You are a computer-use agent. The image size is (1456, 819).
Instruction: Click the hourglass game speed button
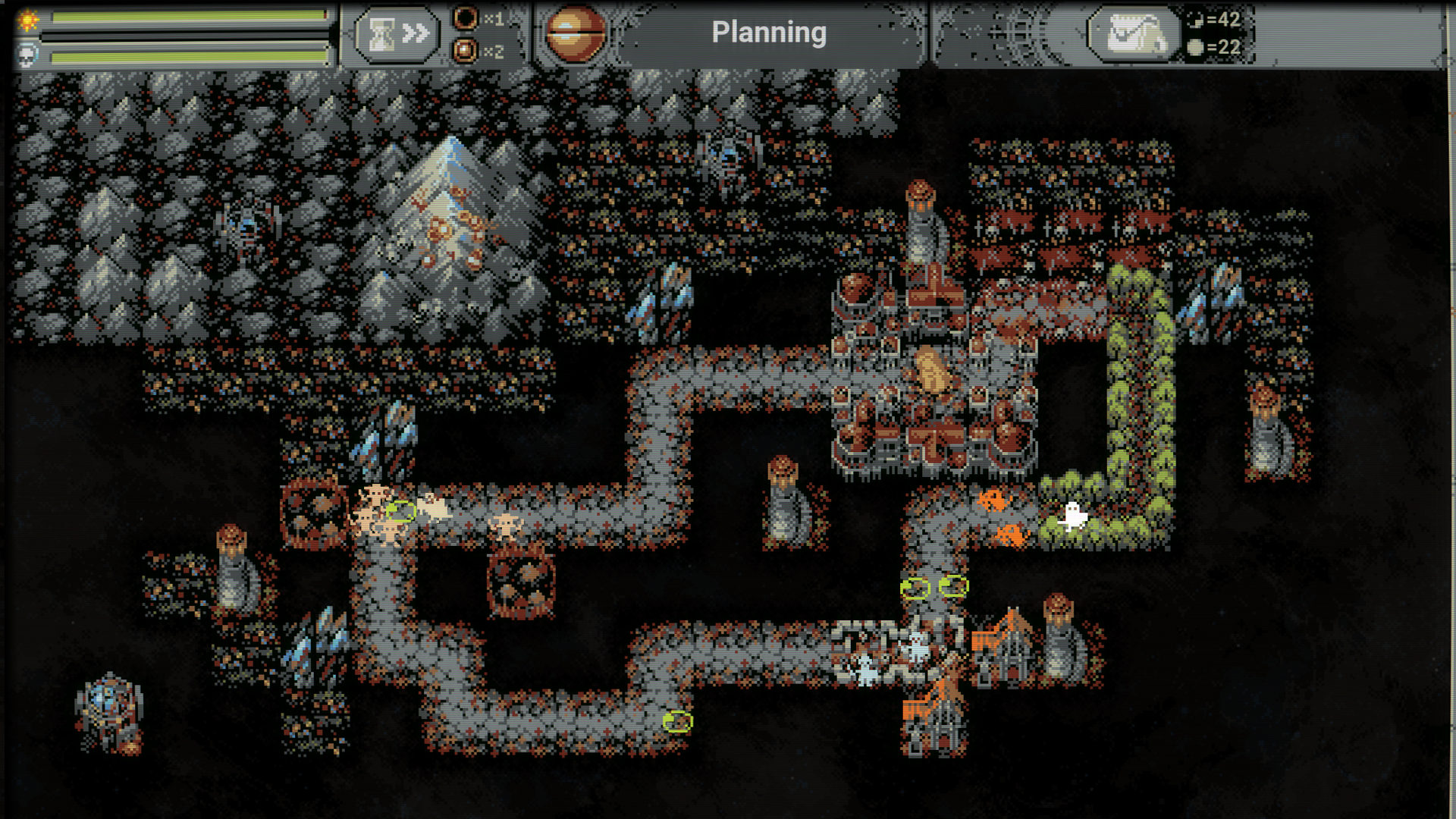tap(397, 34)
